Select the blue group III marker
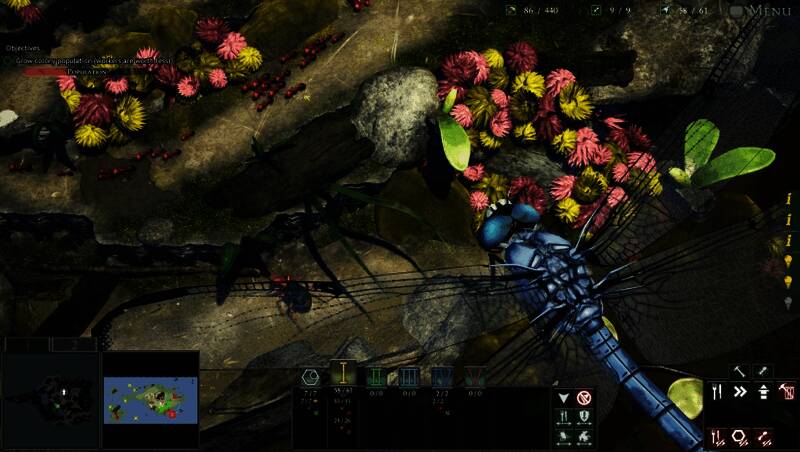The width and height of the screenshot is (800, 452). [x=408, y=376]
